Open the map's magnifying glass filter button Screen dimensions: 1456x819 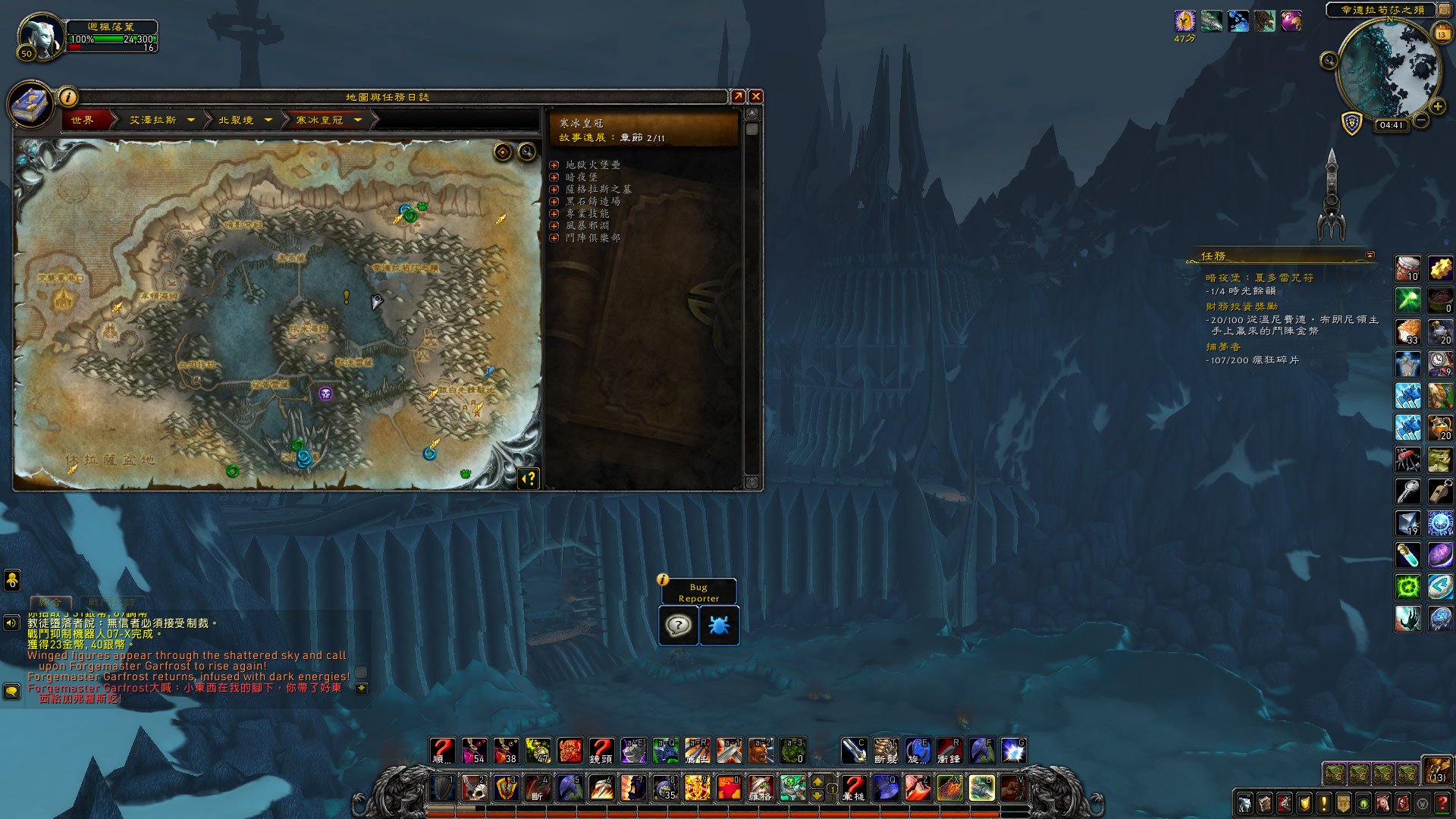526,152
